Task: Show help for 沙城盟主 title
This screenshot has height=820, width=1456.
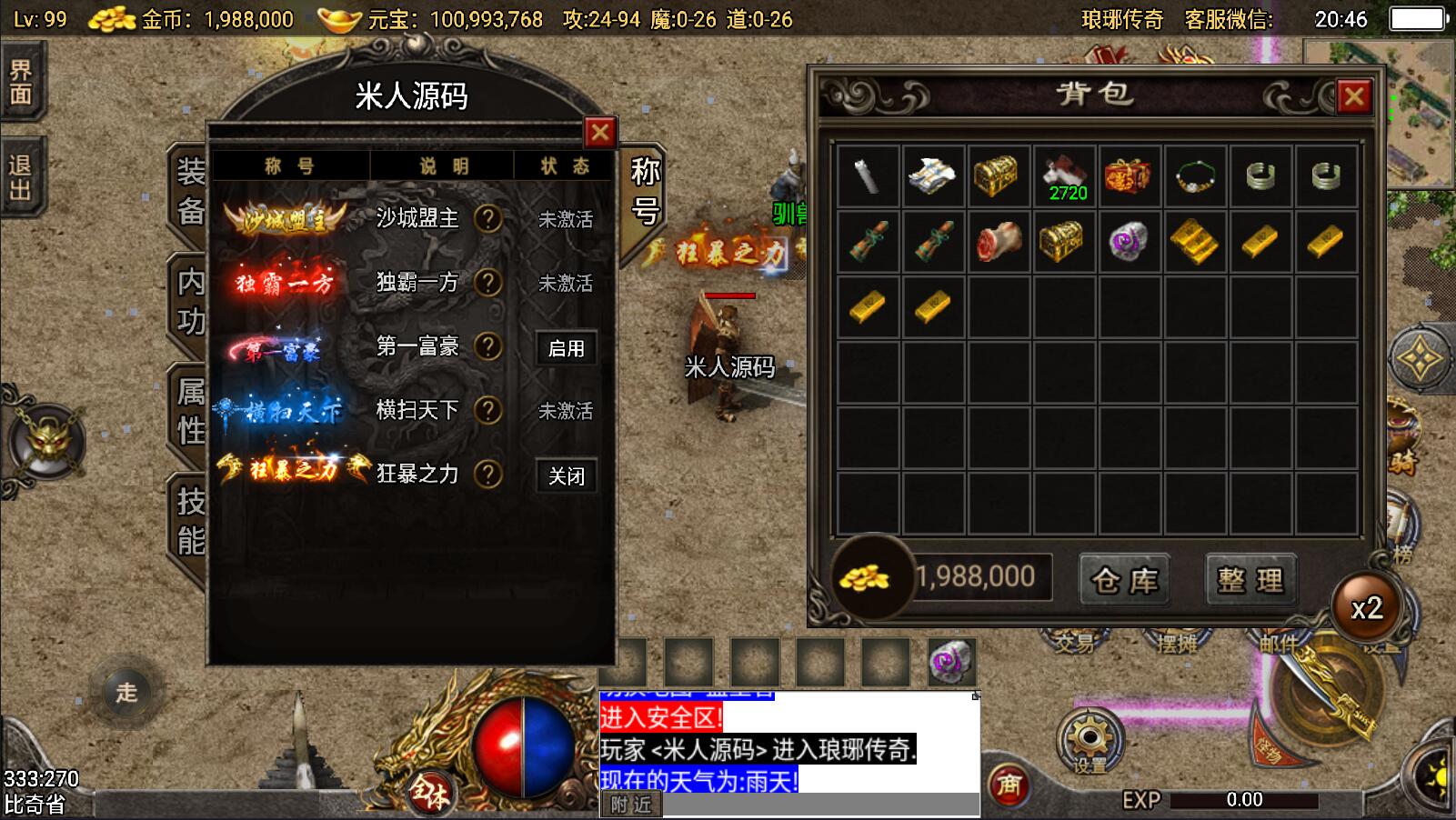Action: 488,219
